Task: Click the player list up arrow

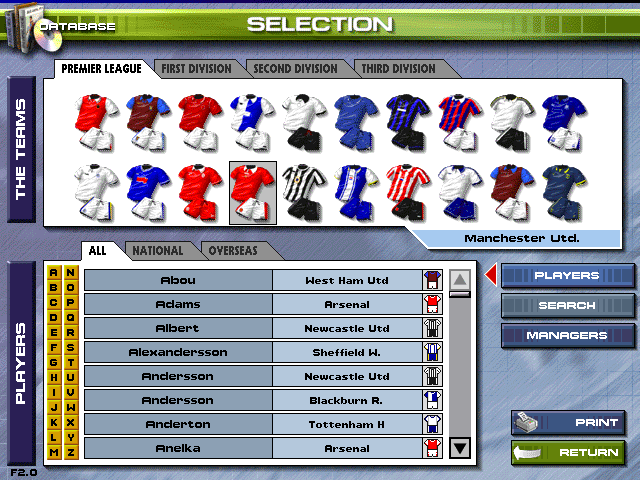Action: pos(460,280)
